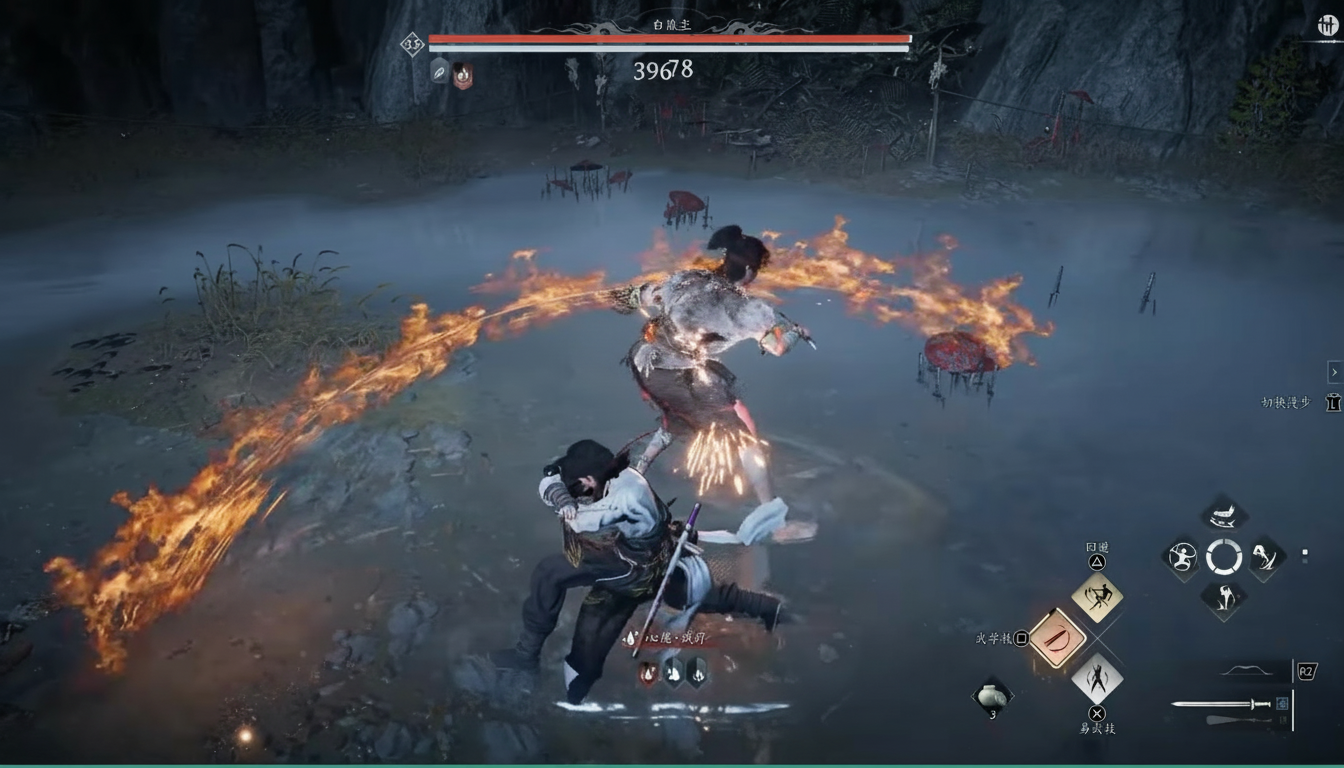Screen dimensions: 1344x768
Task: Select the 心魔·残罚 status label
Action: pos(672,637)
